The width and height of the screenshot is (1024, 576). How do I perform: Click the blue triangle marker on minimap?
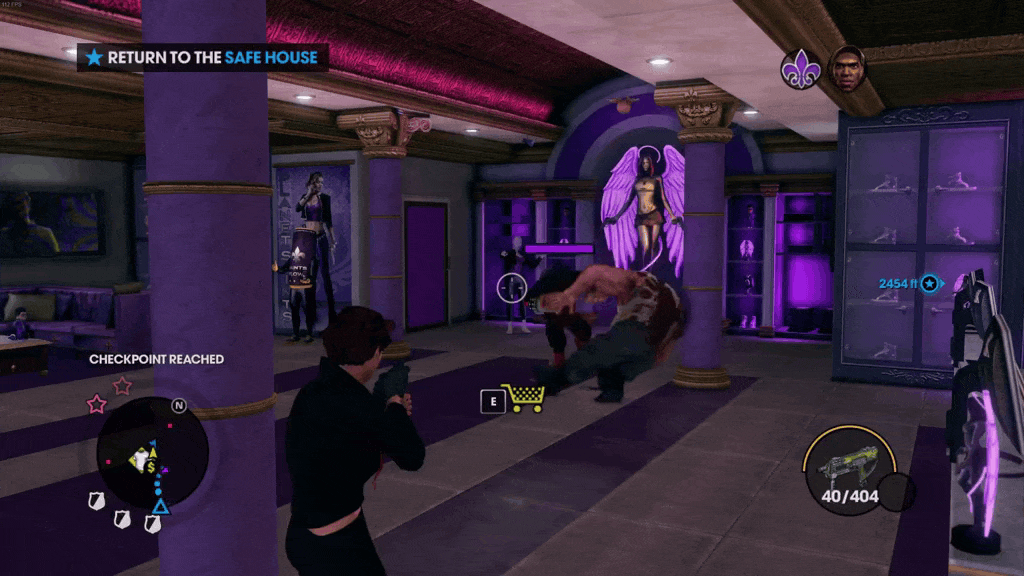point(160,508)
